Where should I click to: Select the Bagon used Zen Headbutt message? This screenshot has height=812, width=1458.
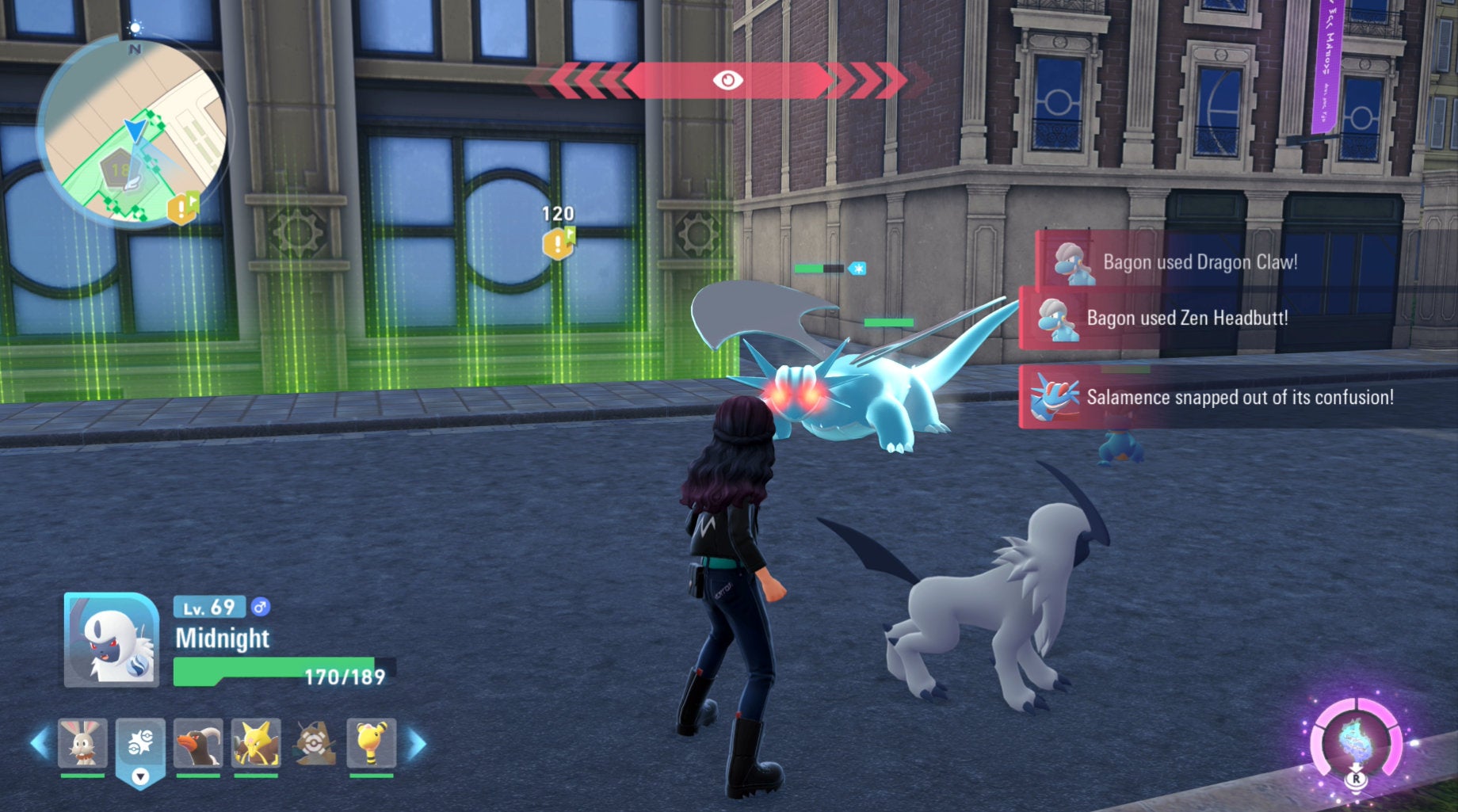click(1187, 318)
